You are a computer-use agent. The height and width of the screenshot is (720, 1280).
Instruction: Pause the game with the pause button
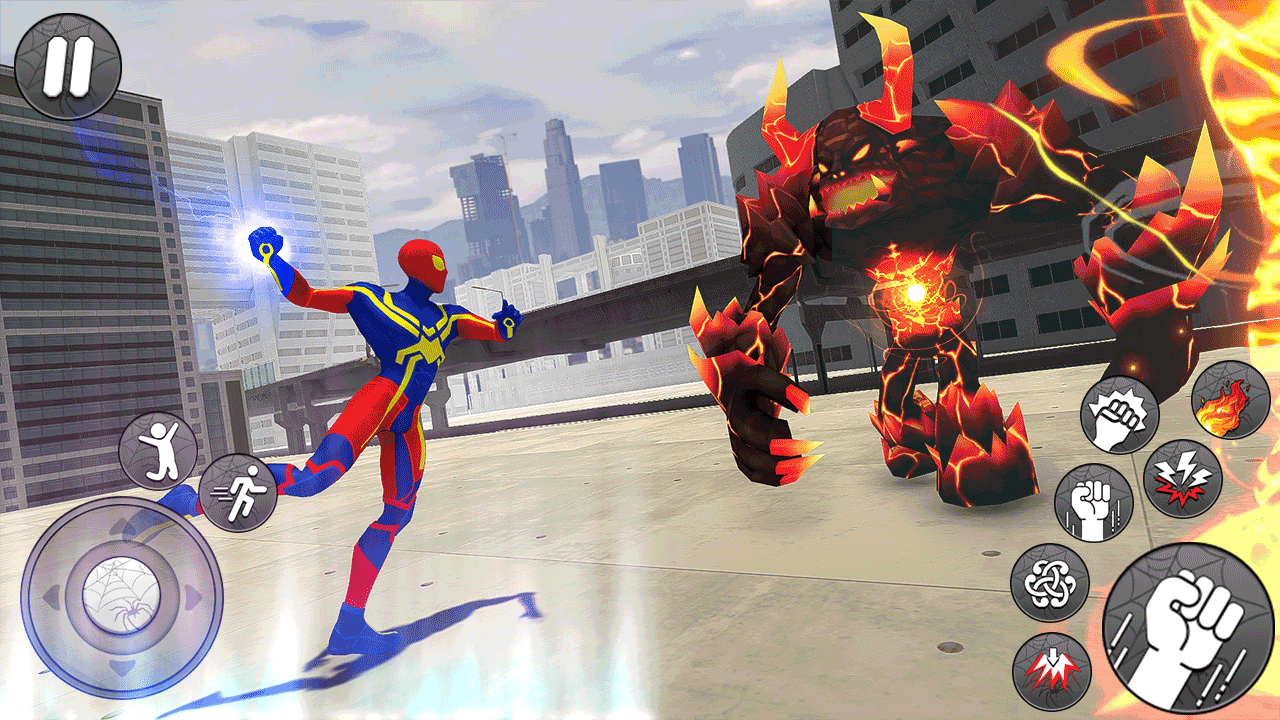(68, 66)
